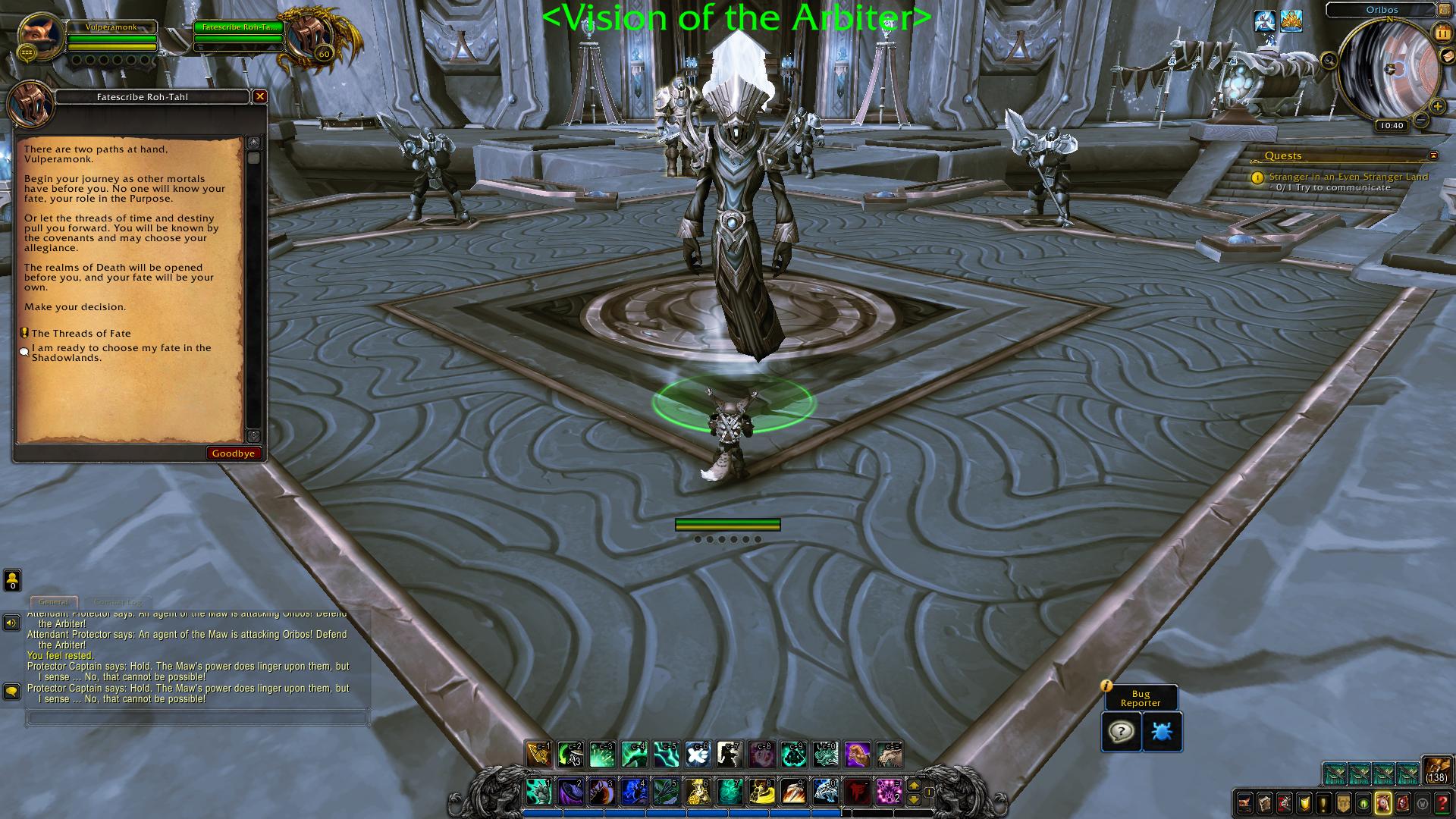The image size is (1456, 819).
Task: Expand the action bar flyout arrow
Action: click(x=915, y=786)
